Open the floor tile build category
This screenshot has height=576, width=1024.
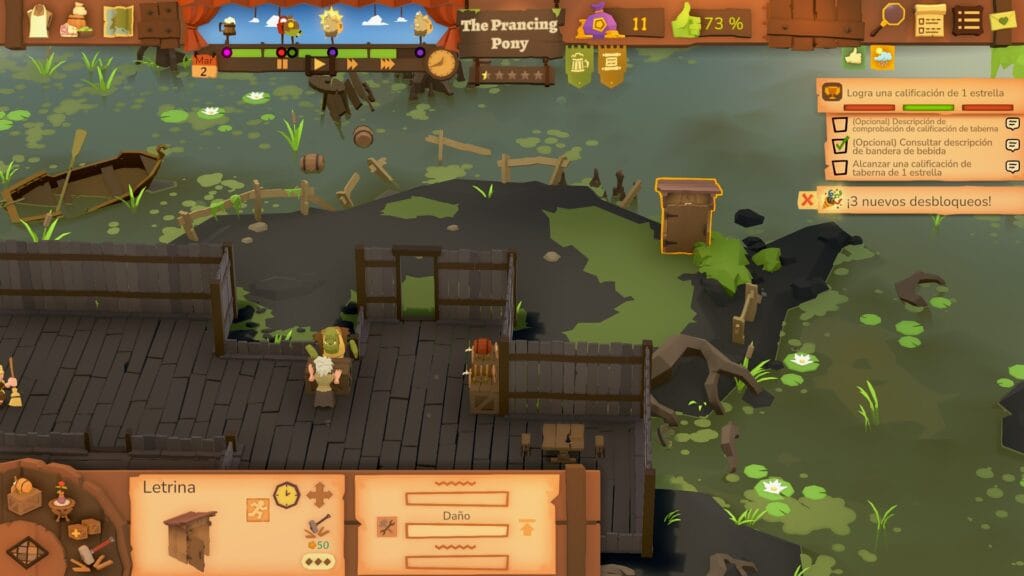pyautogui.click(x=27, y=551)
